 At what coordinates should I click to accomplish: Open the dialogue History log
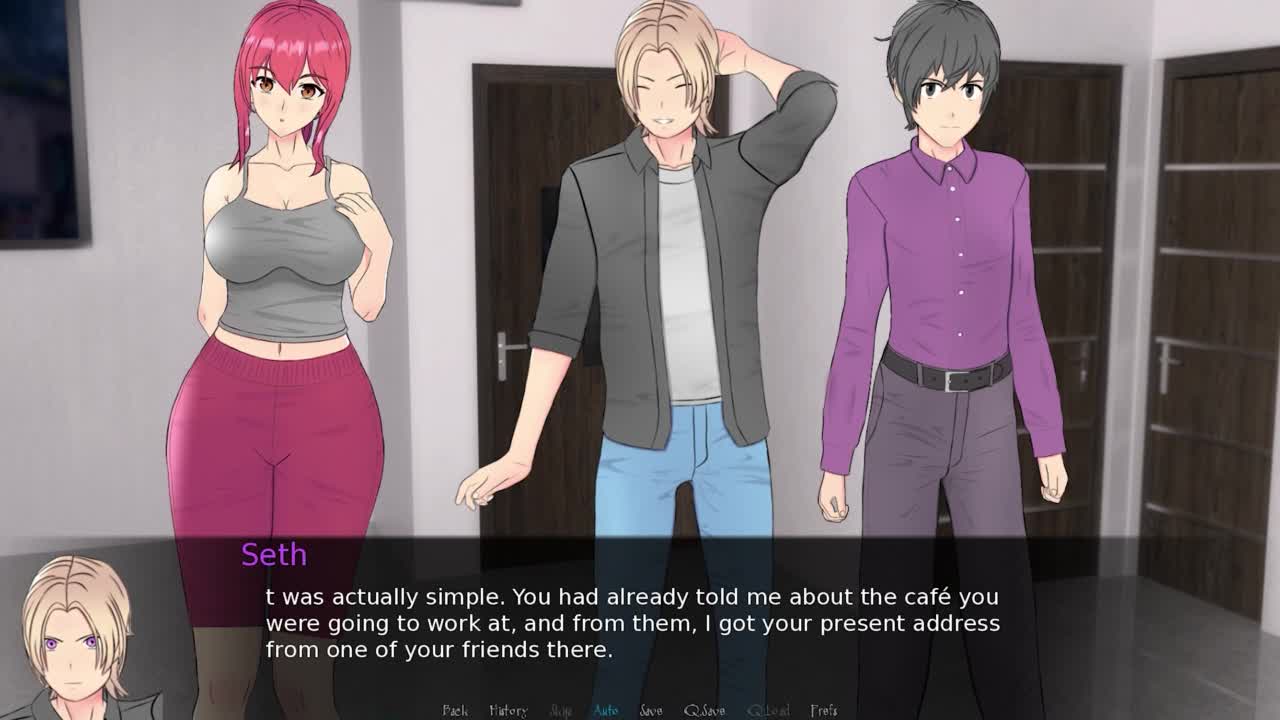point(508,710)
